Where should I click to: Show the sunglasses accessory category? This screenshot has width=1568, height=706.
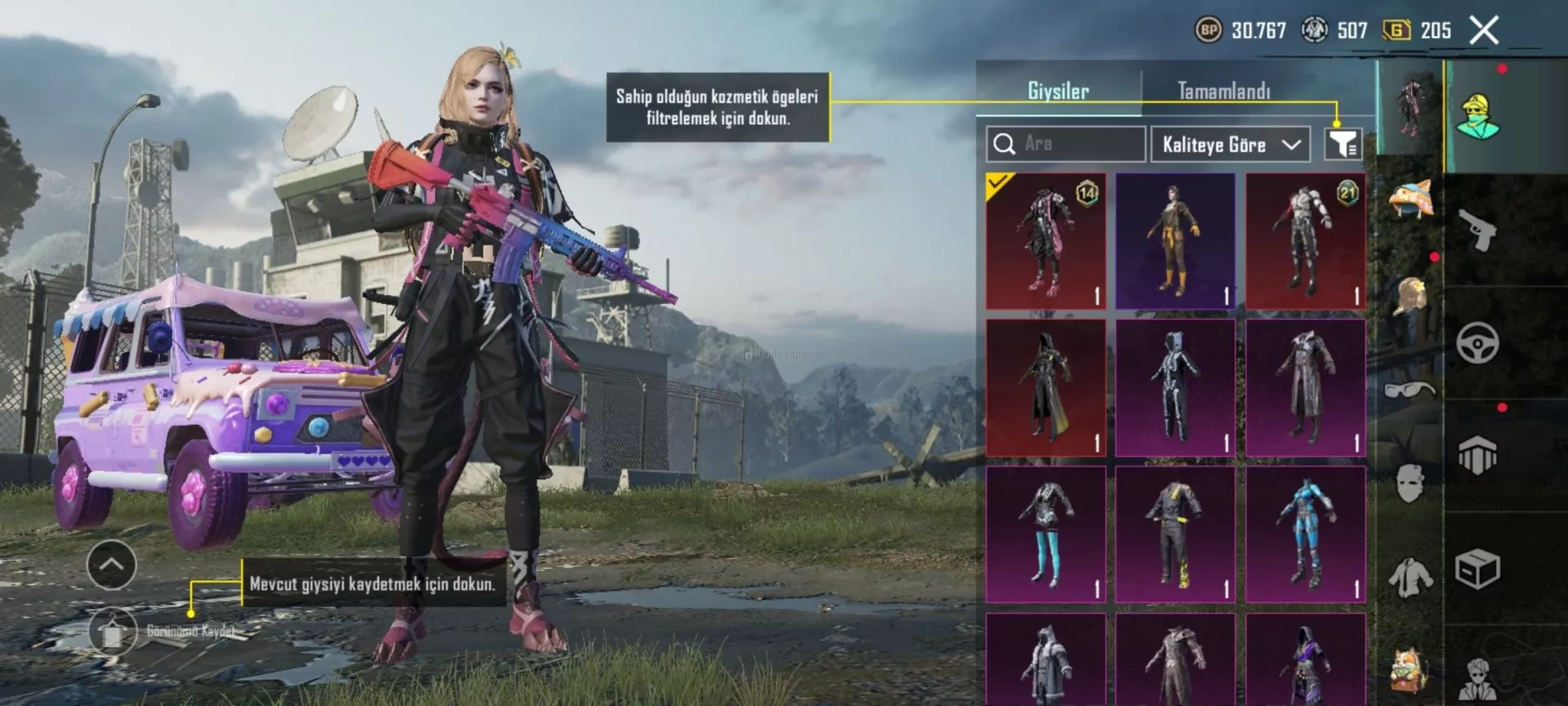[x=1410, y=389]
